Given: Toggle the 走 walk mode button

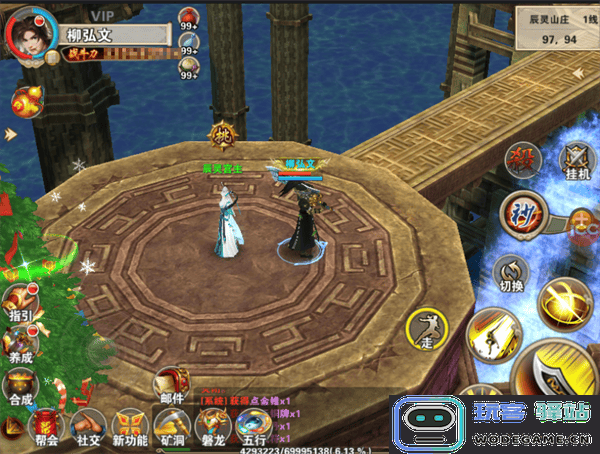Looking at the screenshot, I should [427, 328].
